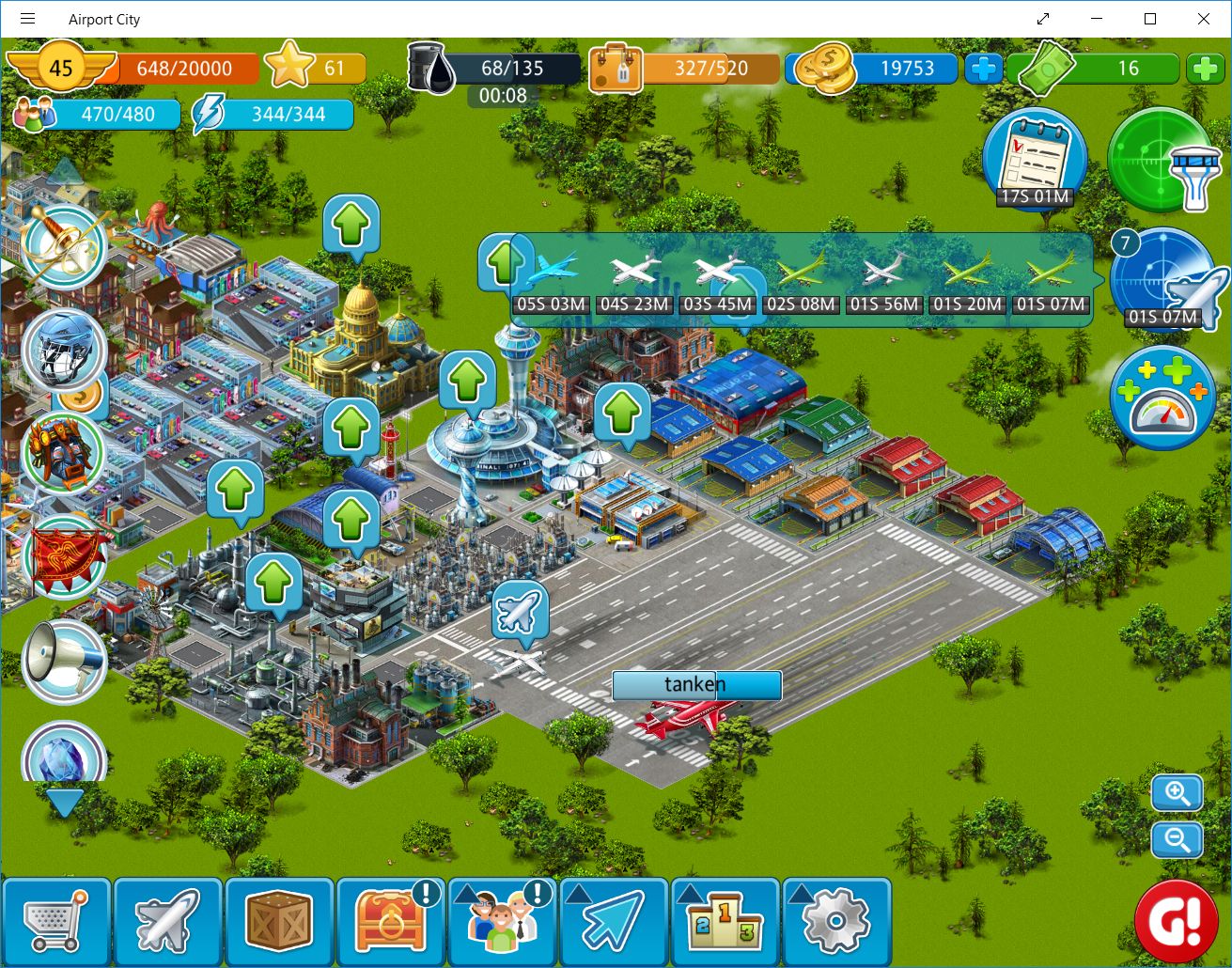Open the wooden crate warehouse

pyautogui.click(x=279, y=922)
